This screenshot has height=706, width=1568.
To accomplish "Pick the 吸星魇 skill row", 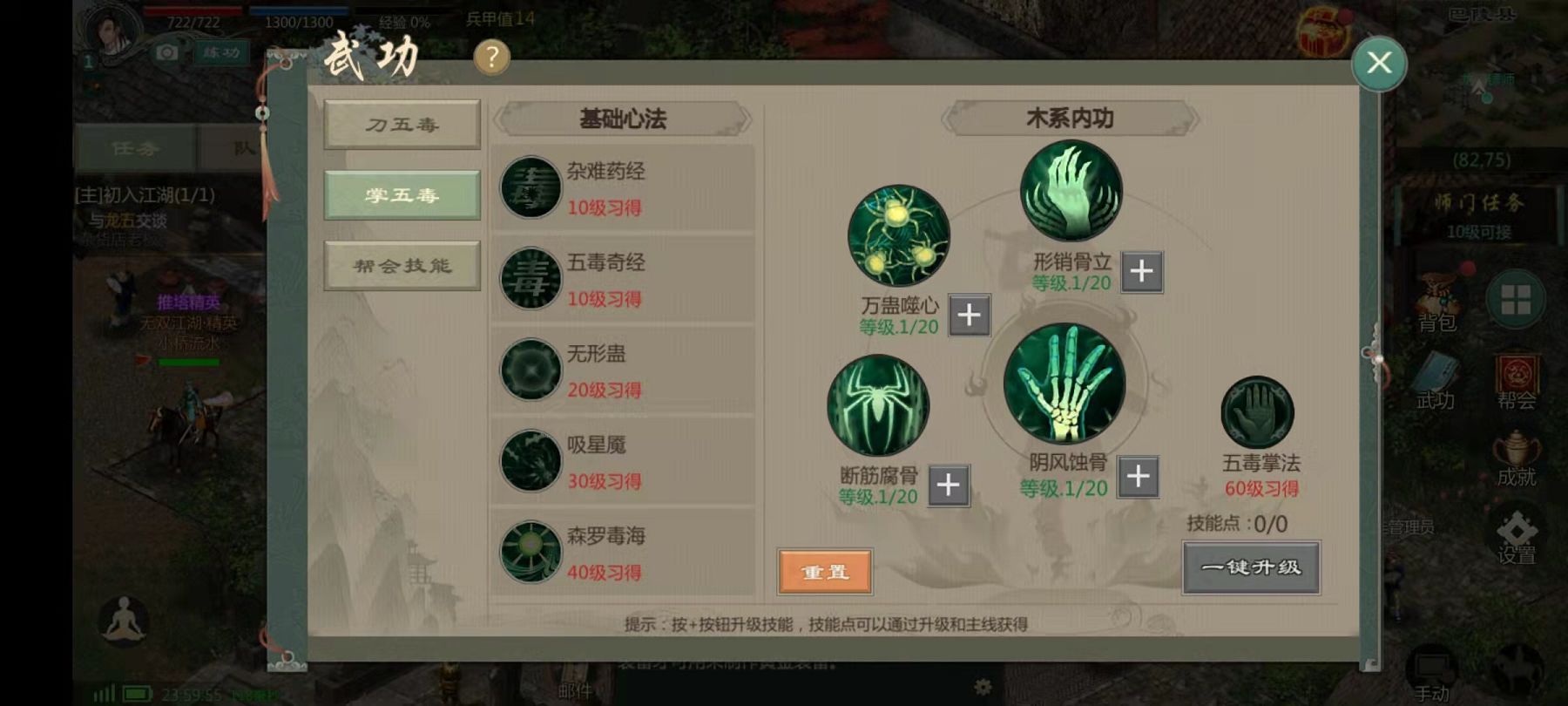I will [622, 462].
